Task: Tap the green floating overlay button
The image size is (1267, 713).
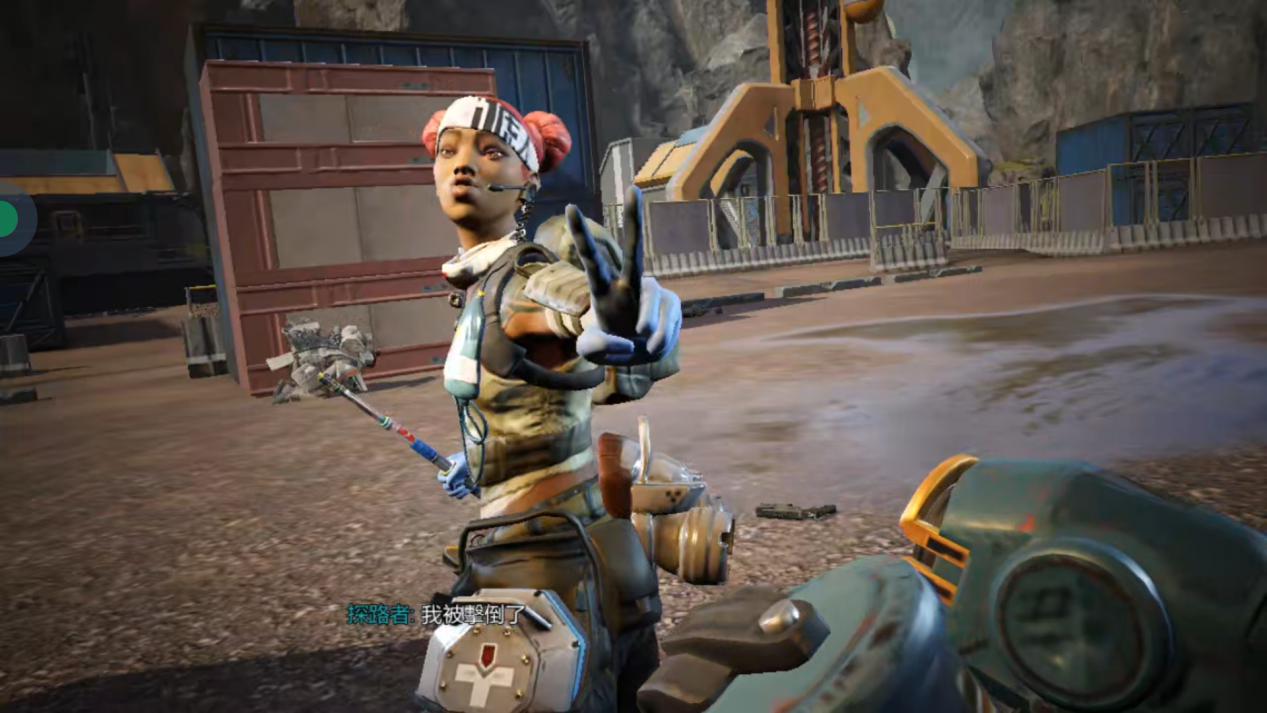Action: pyautogui.click(x=9, y=220)
